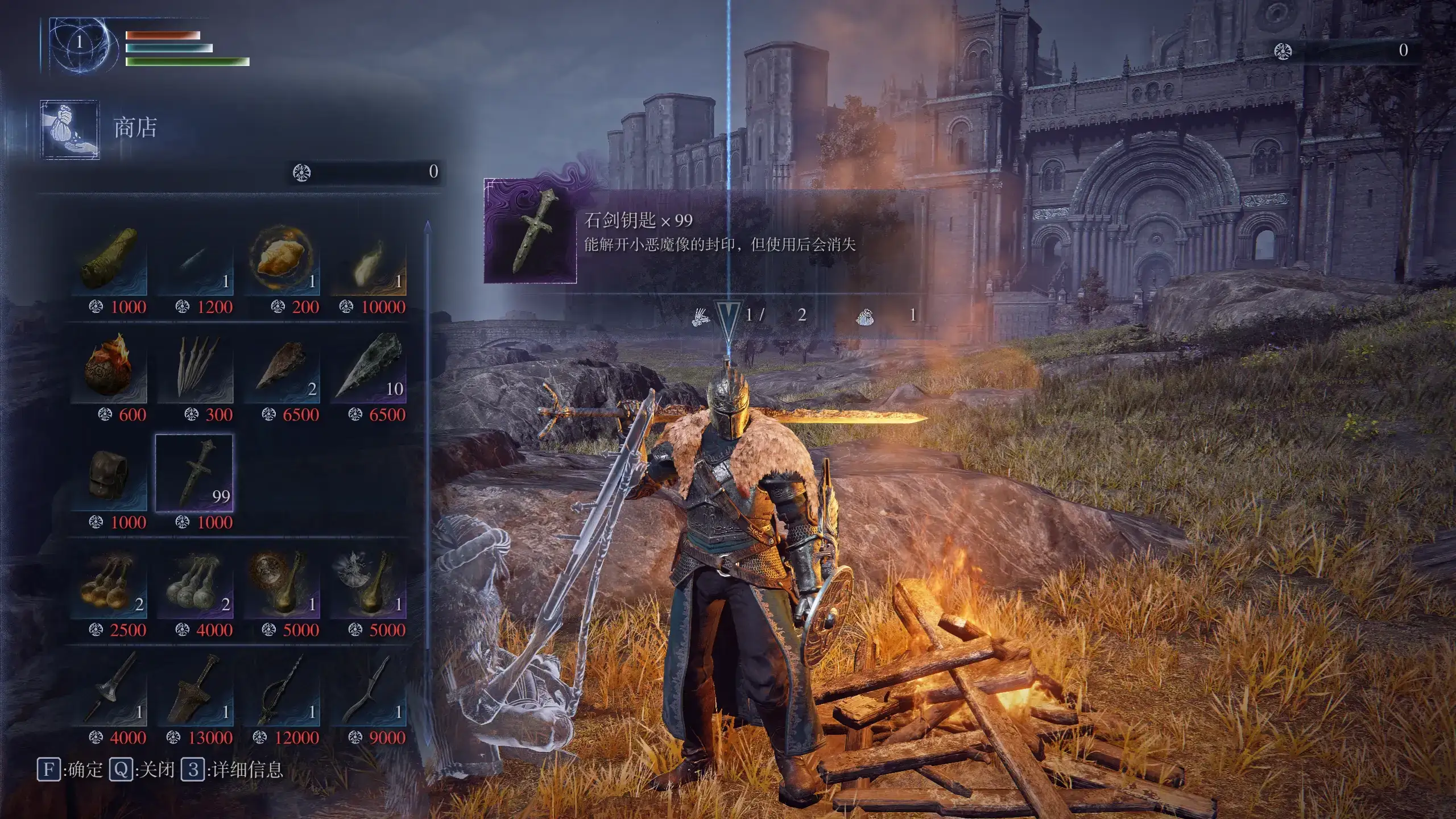Screen dimensions: 1456x819
Task: Click the shop item list scrollbar
Action: tap(428, 483)
